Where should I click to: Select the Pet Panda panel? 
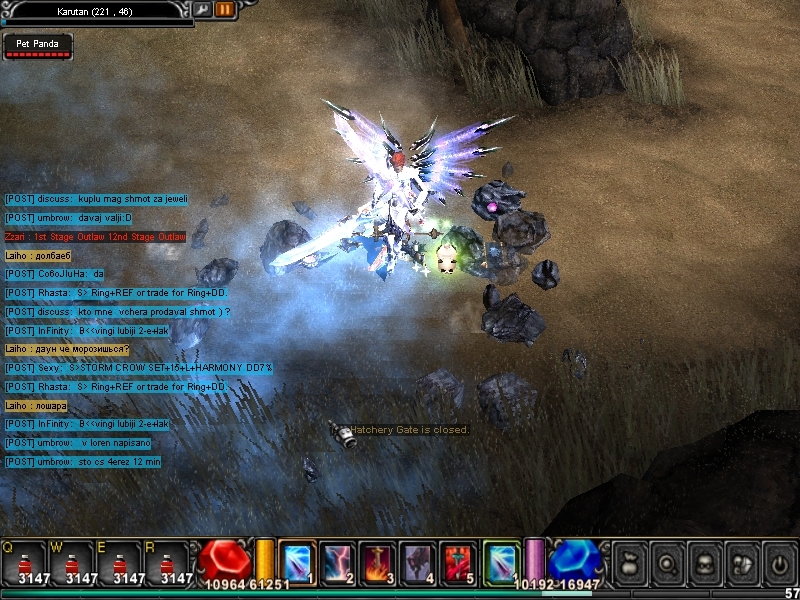tap(37, 45)
